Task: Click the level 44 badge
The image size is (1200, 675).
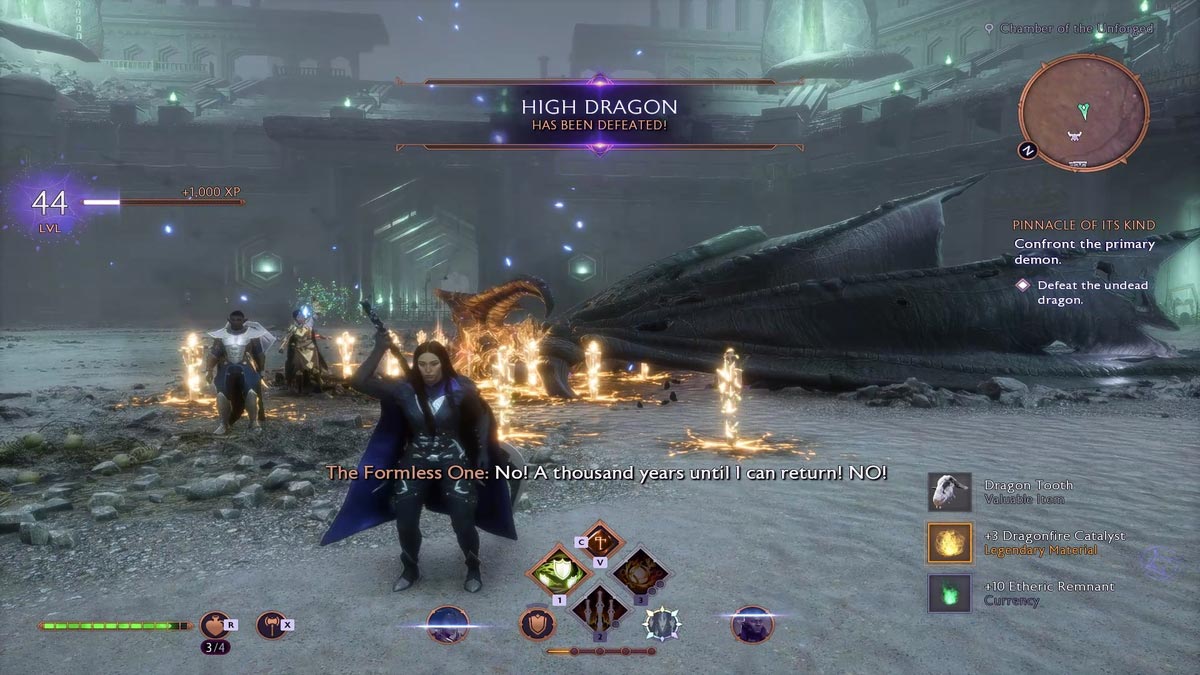Action: tap(50, 204)
